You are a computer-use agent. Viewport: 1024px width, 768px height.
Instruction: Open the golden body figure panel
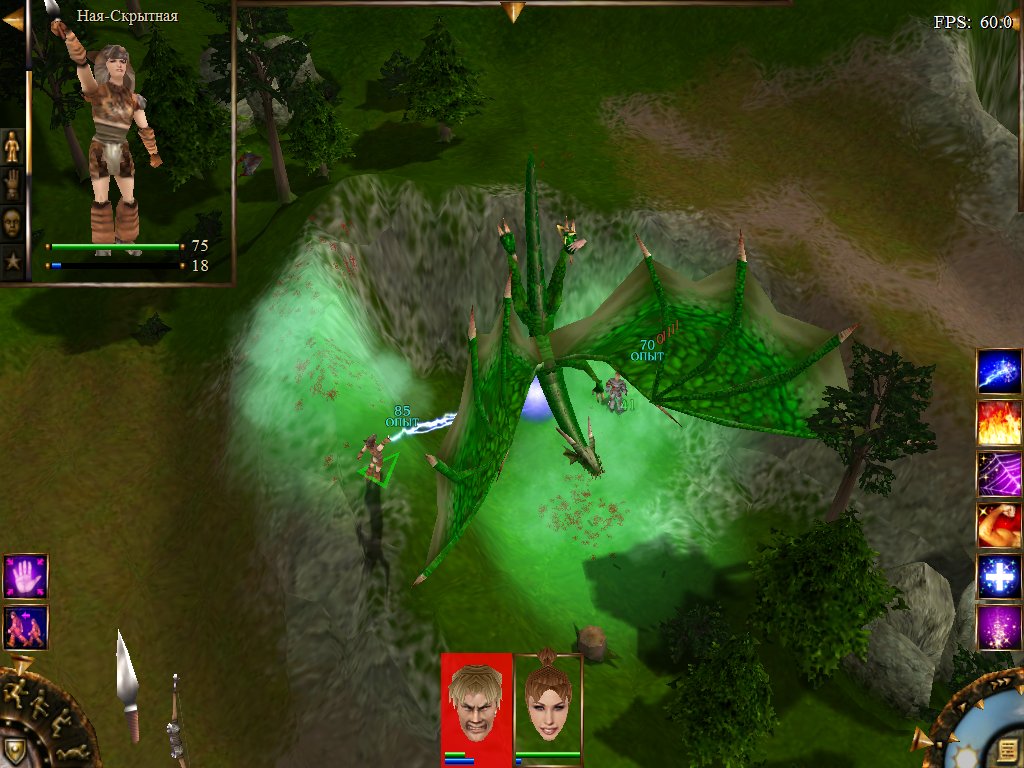[12, 147]
